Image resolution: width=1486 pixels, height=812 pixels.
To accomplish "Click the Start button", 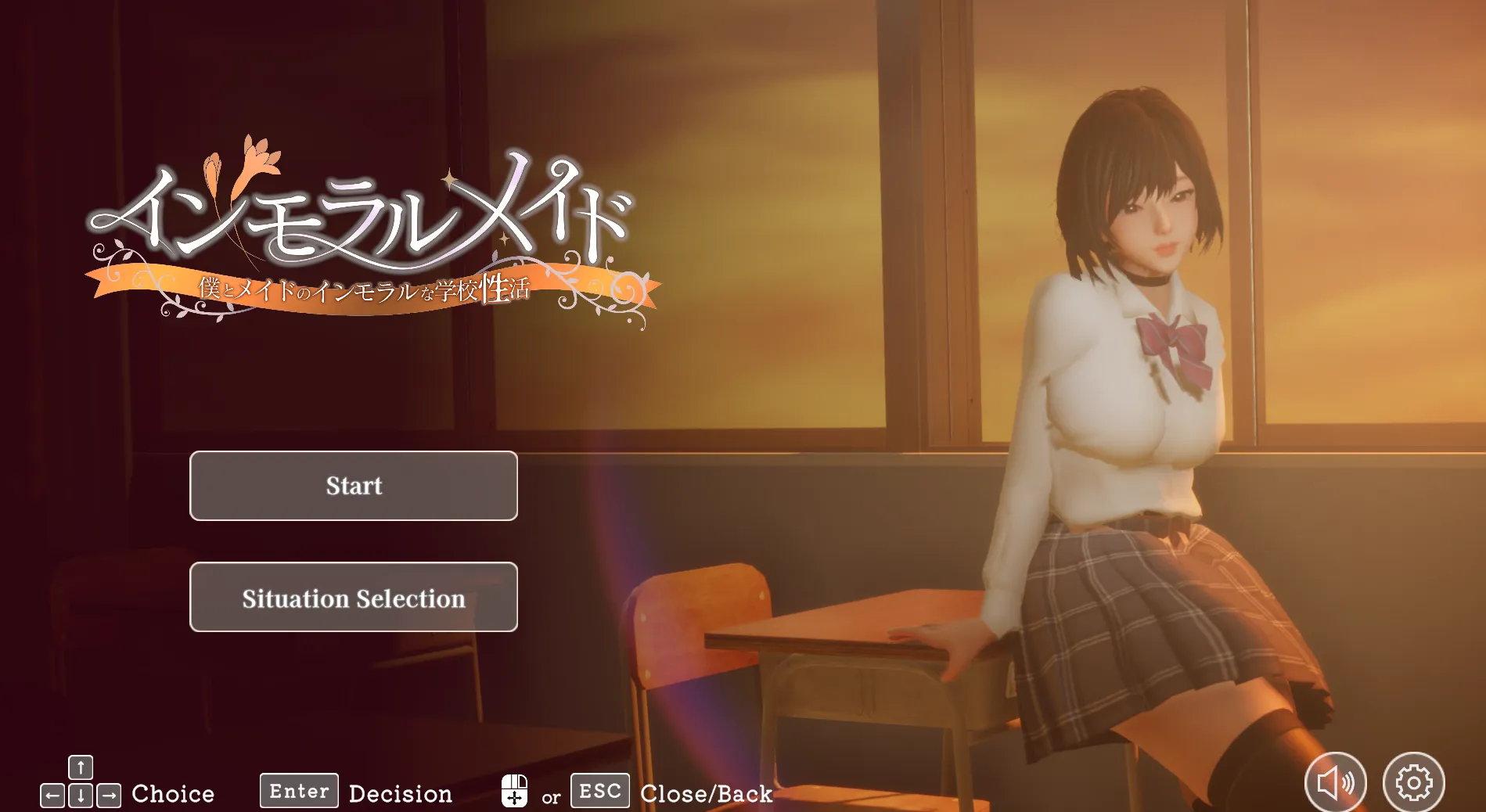I will click(353, 486).
